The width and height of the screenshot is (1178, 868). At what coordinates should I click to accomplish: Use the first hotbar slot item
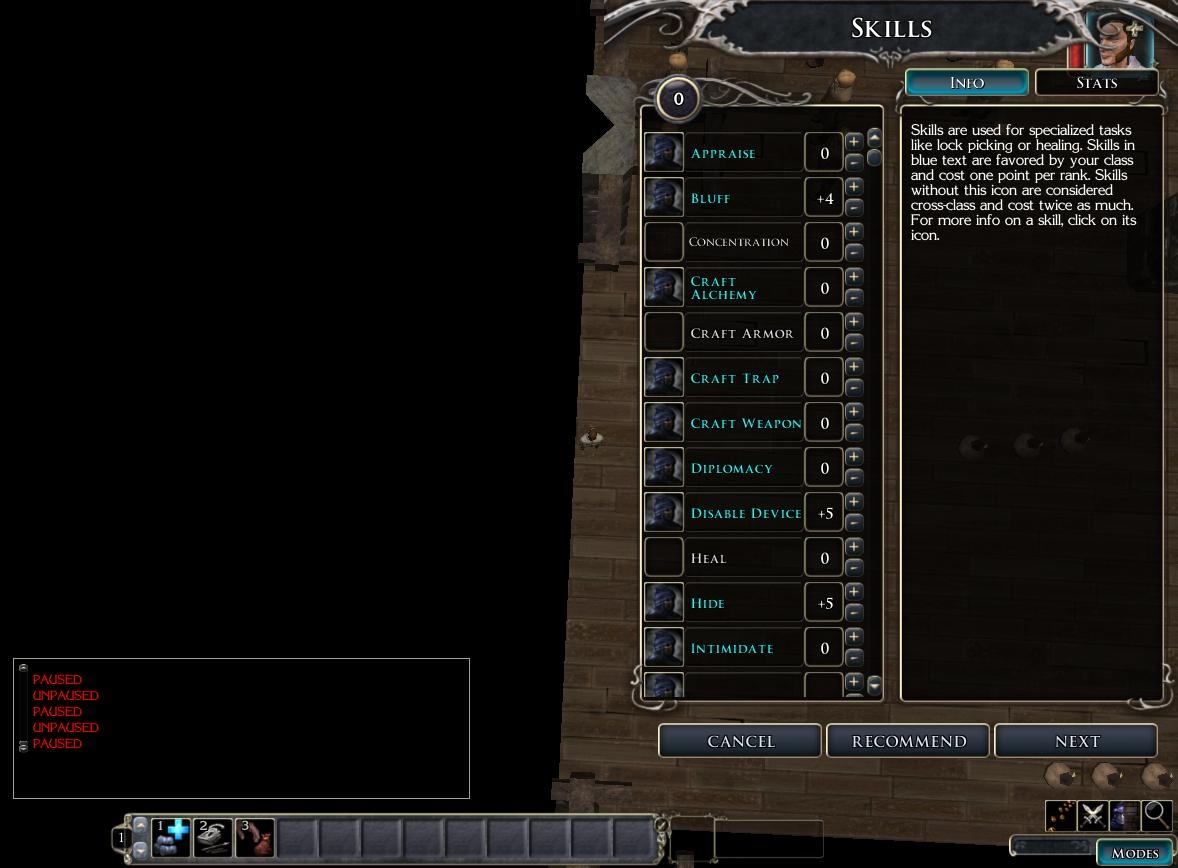point(171,837)
